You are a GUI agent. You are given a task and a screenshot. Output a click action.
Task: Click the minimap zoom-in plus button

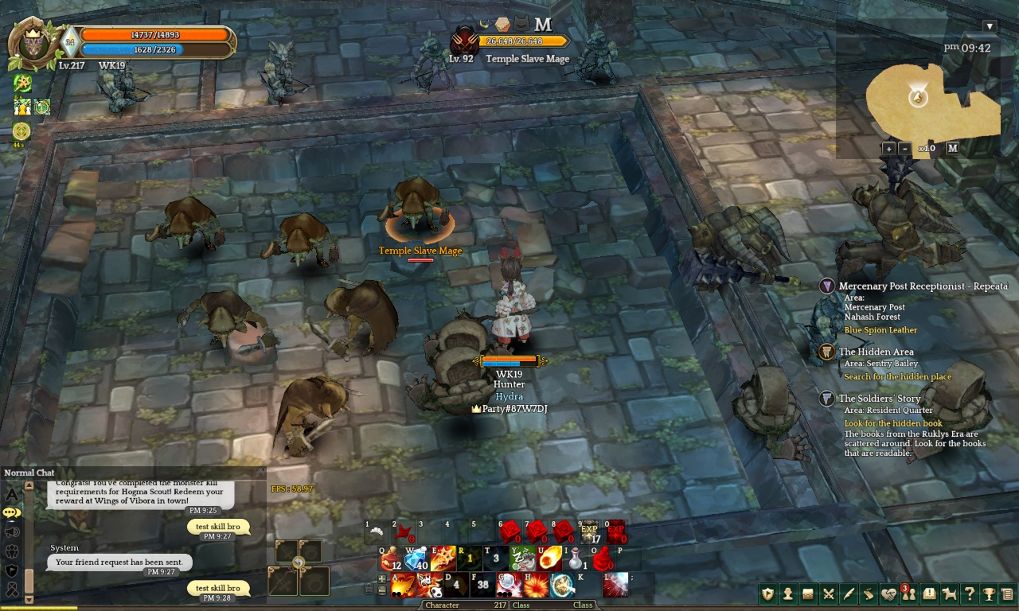click(888, 148)
